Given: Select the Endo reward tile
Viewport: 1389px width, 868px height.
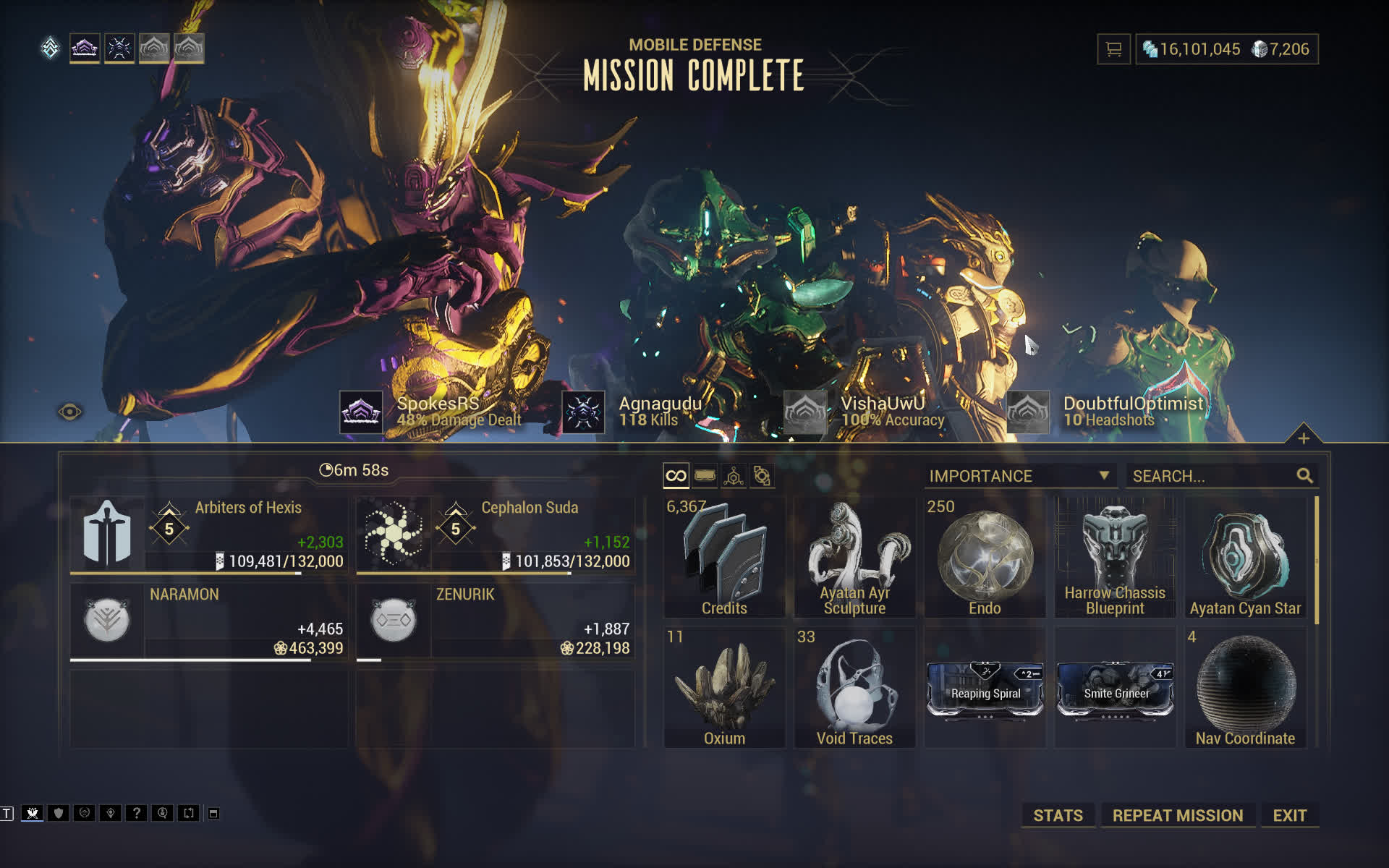Looking at the screenshot, I should point(985,557).
